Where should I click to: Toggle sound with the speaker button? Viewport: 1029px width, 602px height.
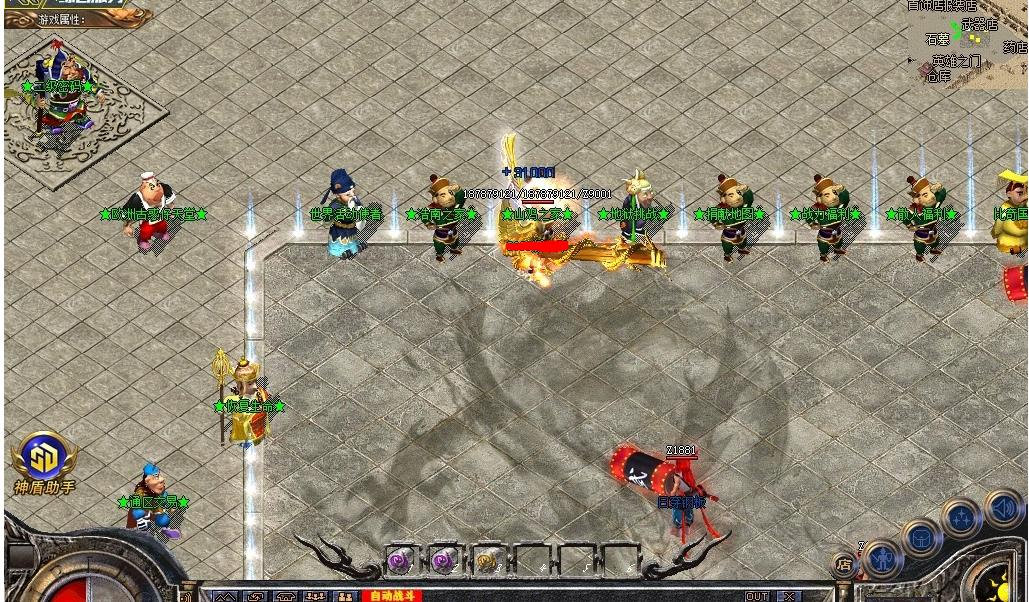point(1003,508)
